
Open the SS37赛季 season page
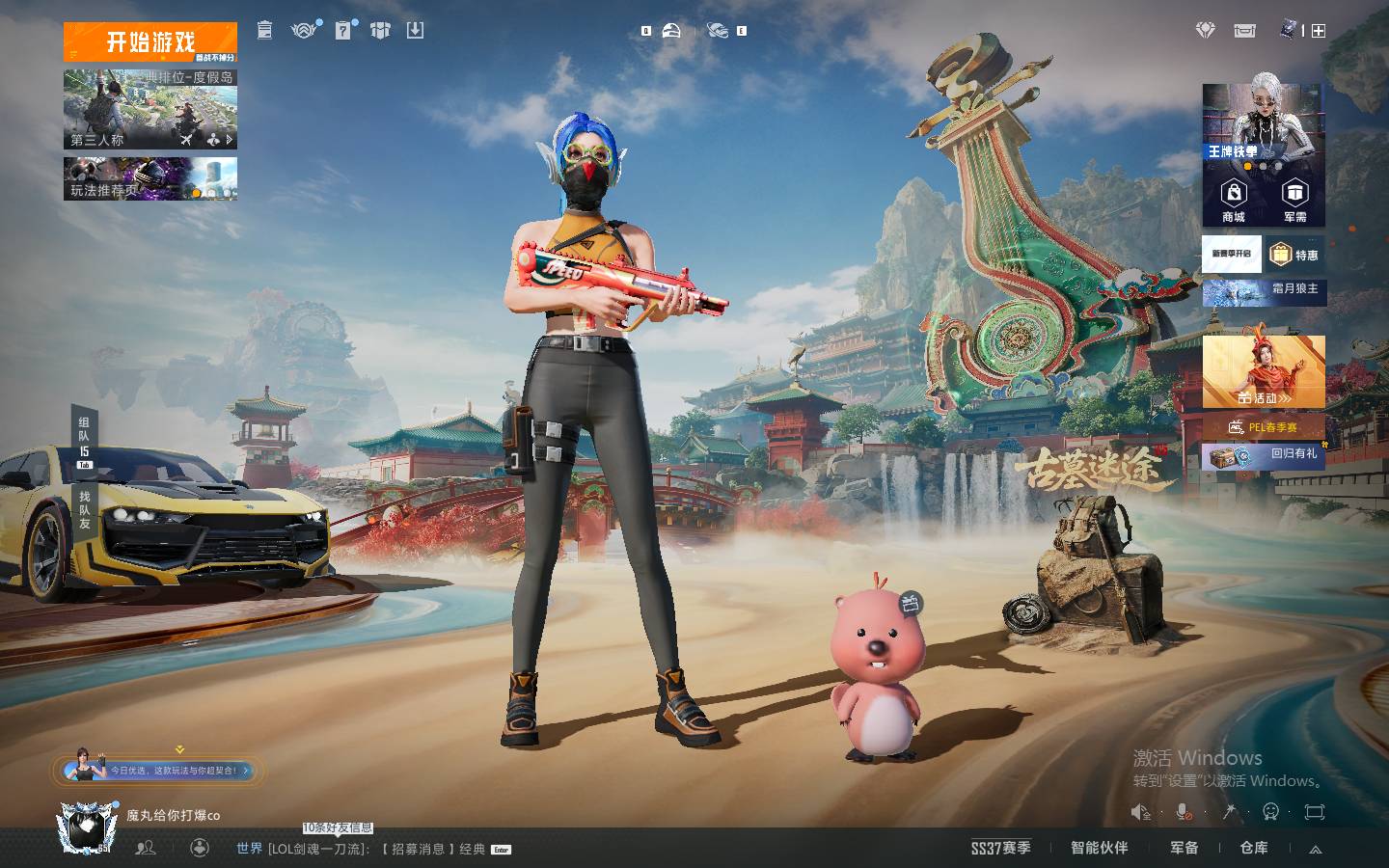(x=1000, y=848)
